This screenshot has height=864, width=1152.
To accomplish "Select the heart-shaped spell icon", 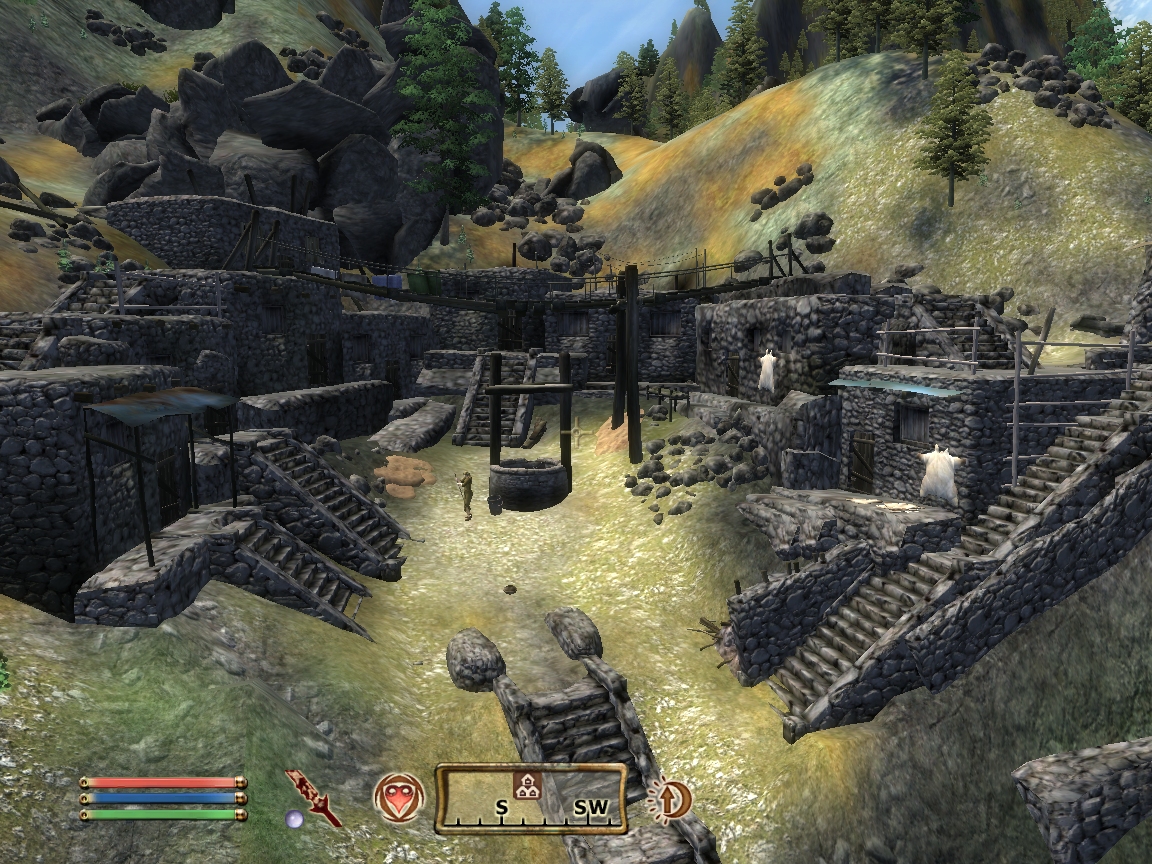I will click(x=399, y=798).
